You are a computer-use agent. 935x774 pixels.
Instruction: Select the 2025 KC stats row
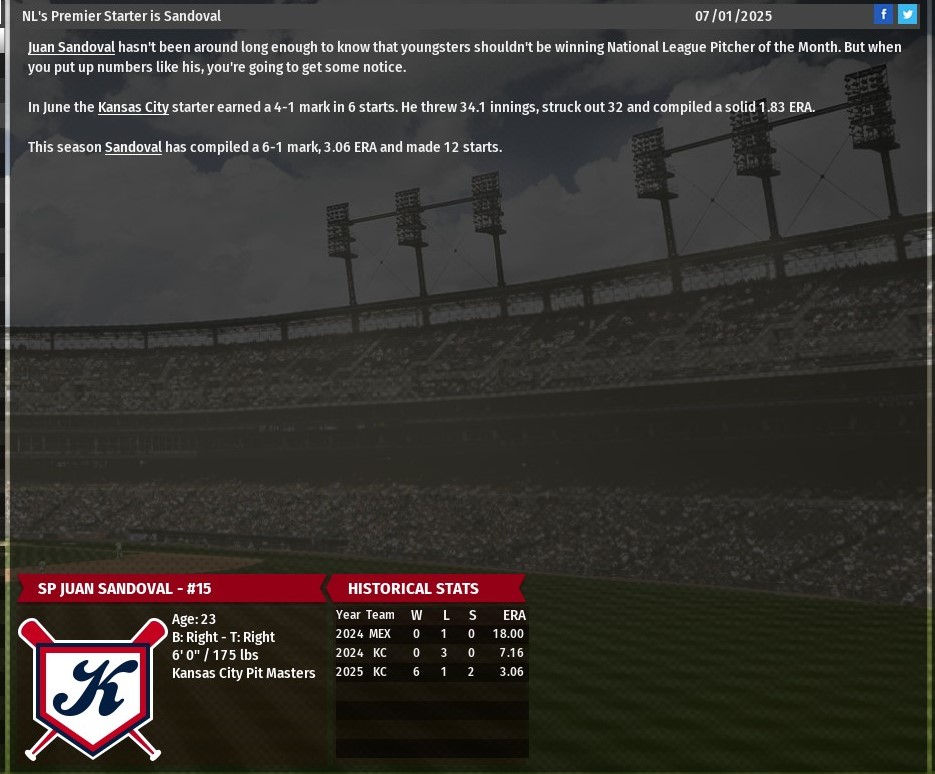pos(430,672)
